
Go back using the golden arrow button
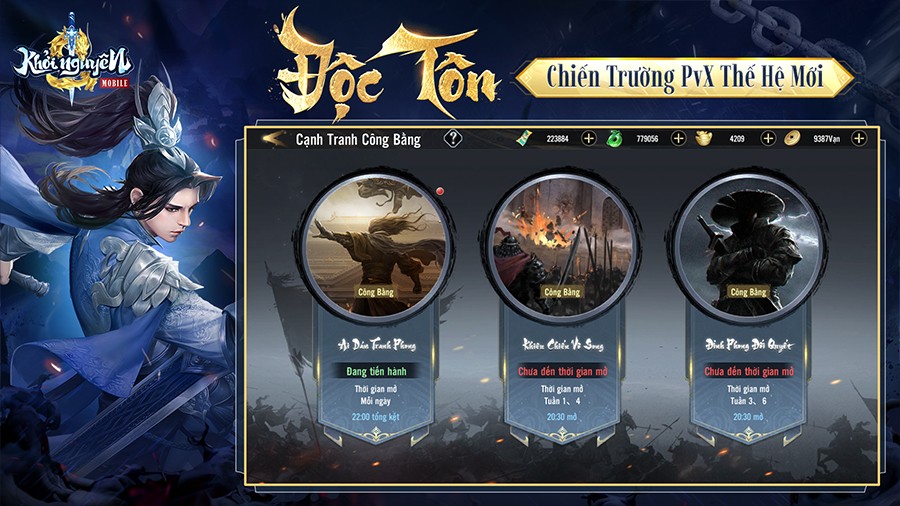[x=272, y=139]
